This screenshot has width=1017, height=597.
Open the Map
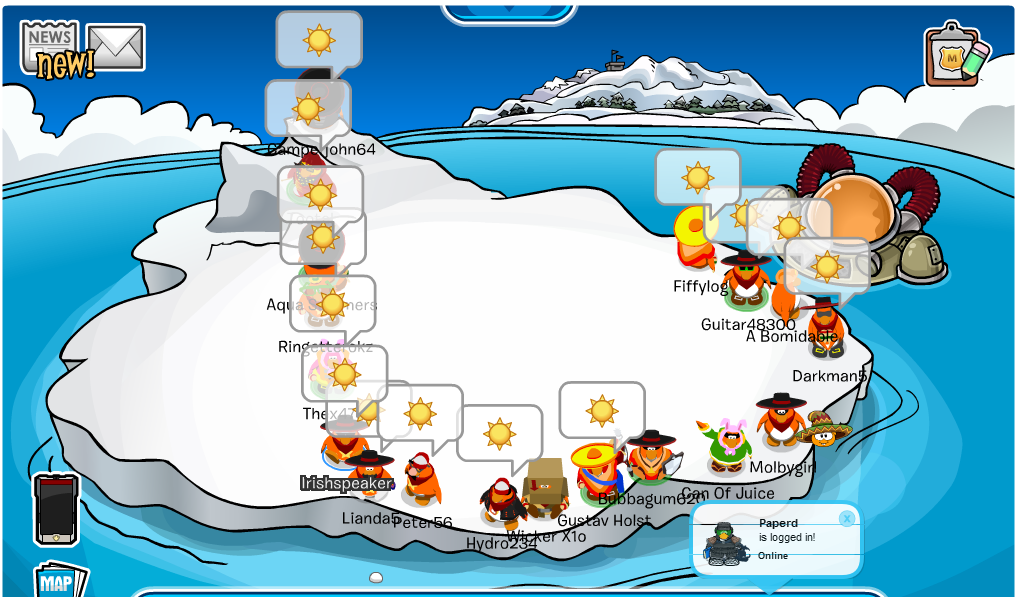click(x=60, y=581)
